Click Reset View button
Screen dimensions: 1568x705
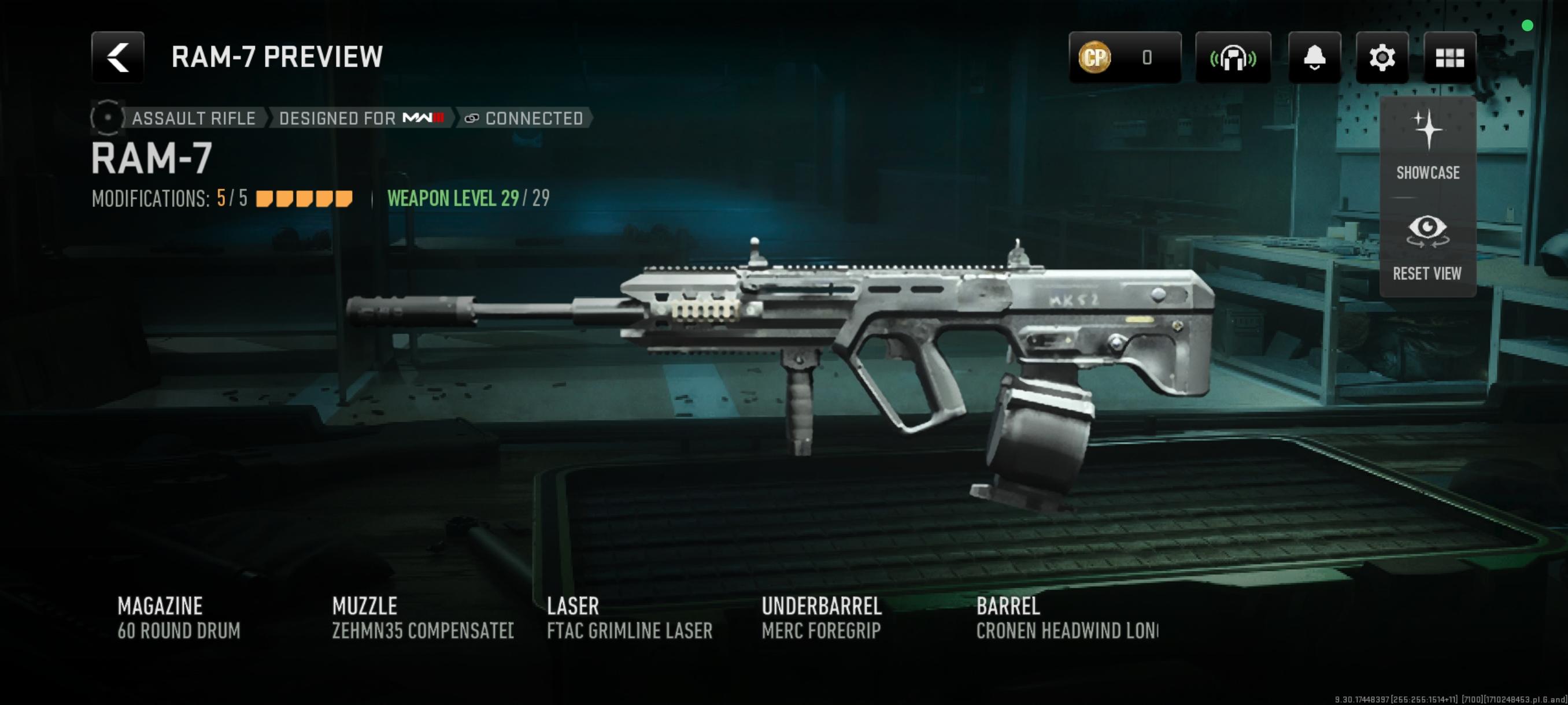[x=1428, y=247]
